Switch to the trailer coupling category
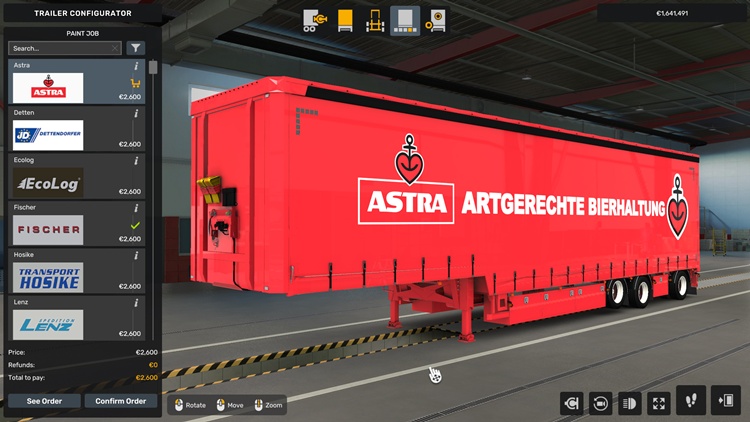Viewport: 750px width, 422px height. click(x=315, y=20)
